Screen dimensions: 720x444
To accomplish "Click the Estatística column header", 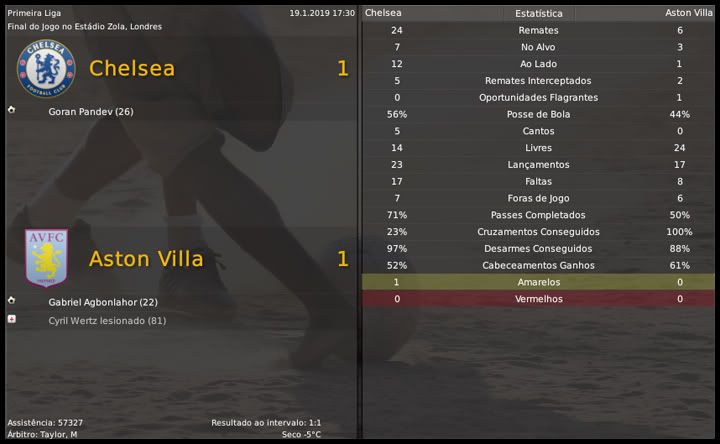I will (538, 13).
